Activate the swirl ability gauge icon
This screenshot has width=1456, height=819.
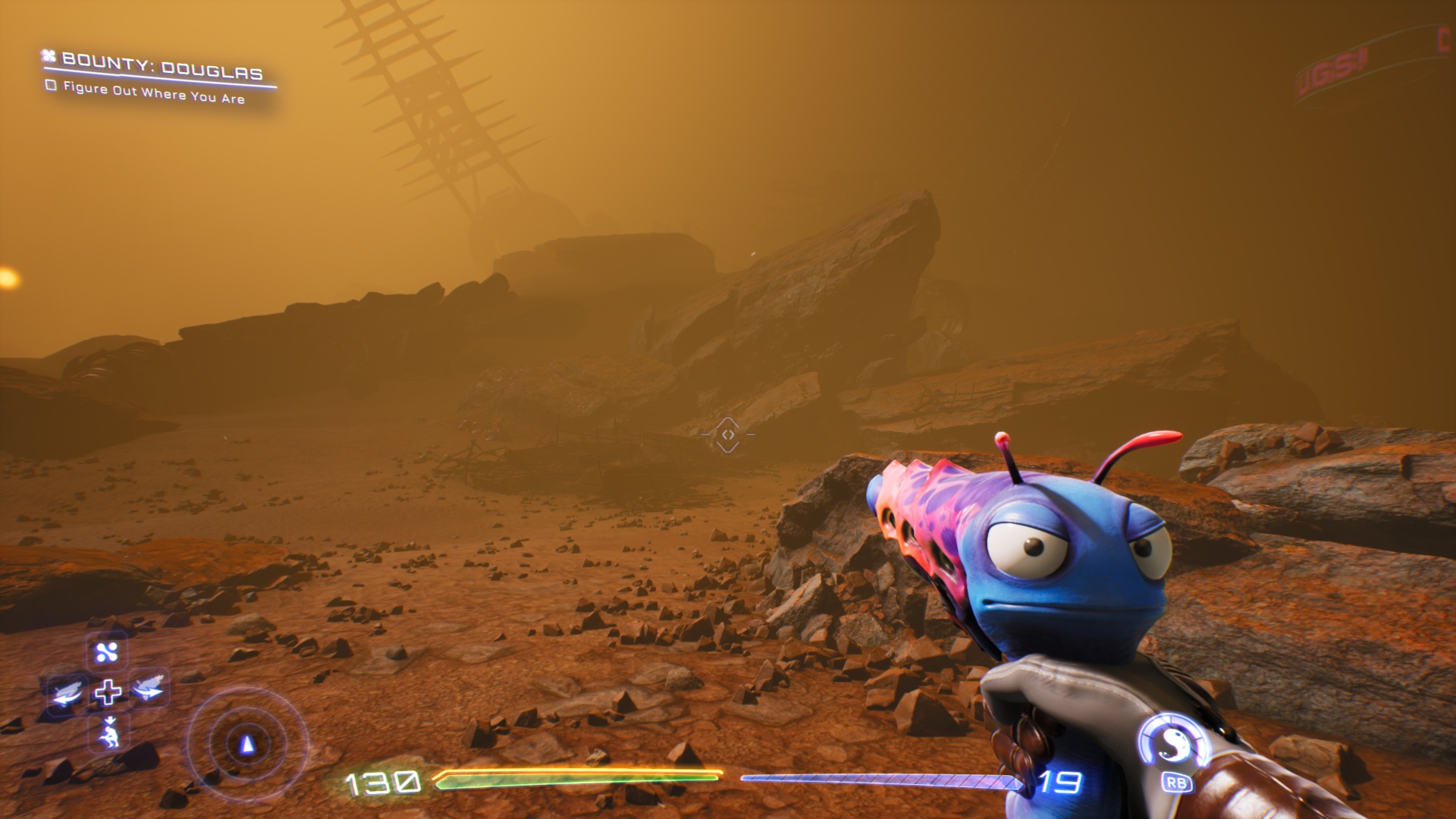click(x=1173, y=744)
